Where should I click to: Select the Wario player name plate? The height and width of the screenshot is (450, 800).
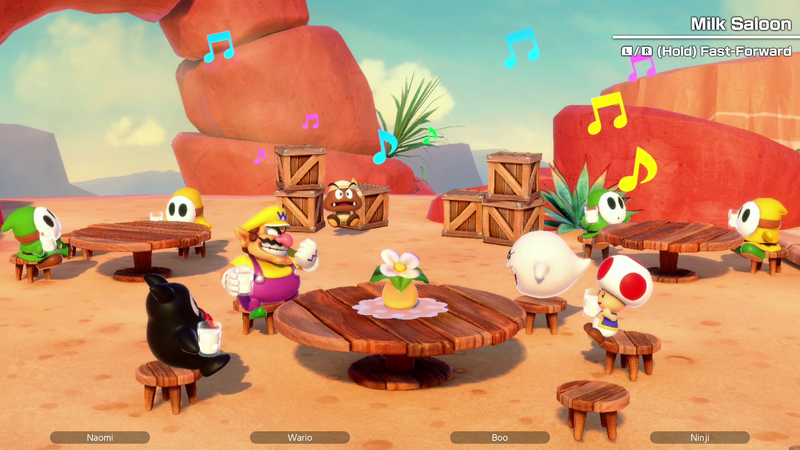click(x=300, y=437)
